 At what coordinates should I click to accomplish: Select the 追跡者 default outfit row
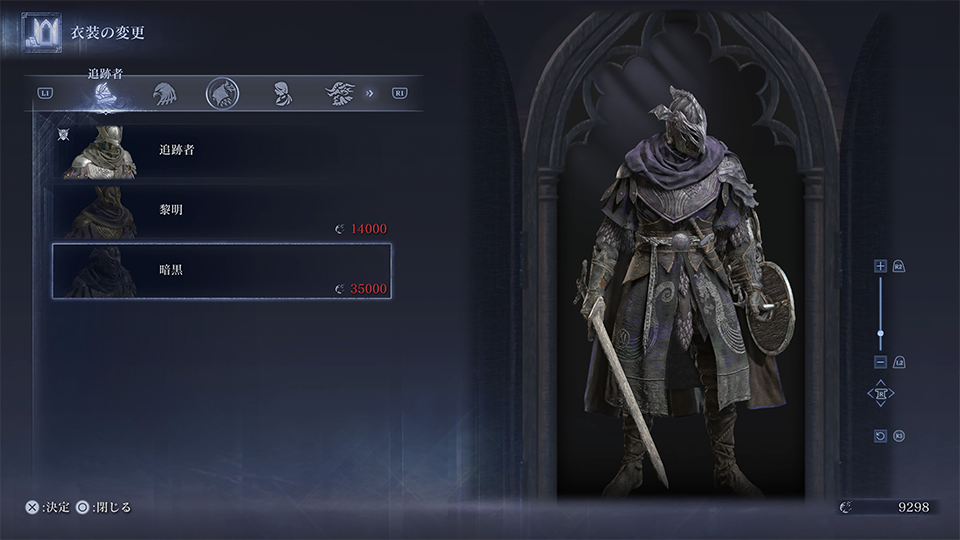click(222, 151)
